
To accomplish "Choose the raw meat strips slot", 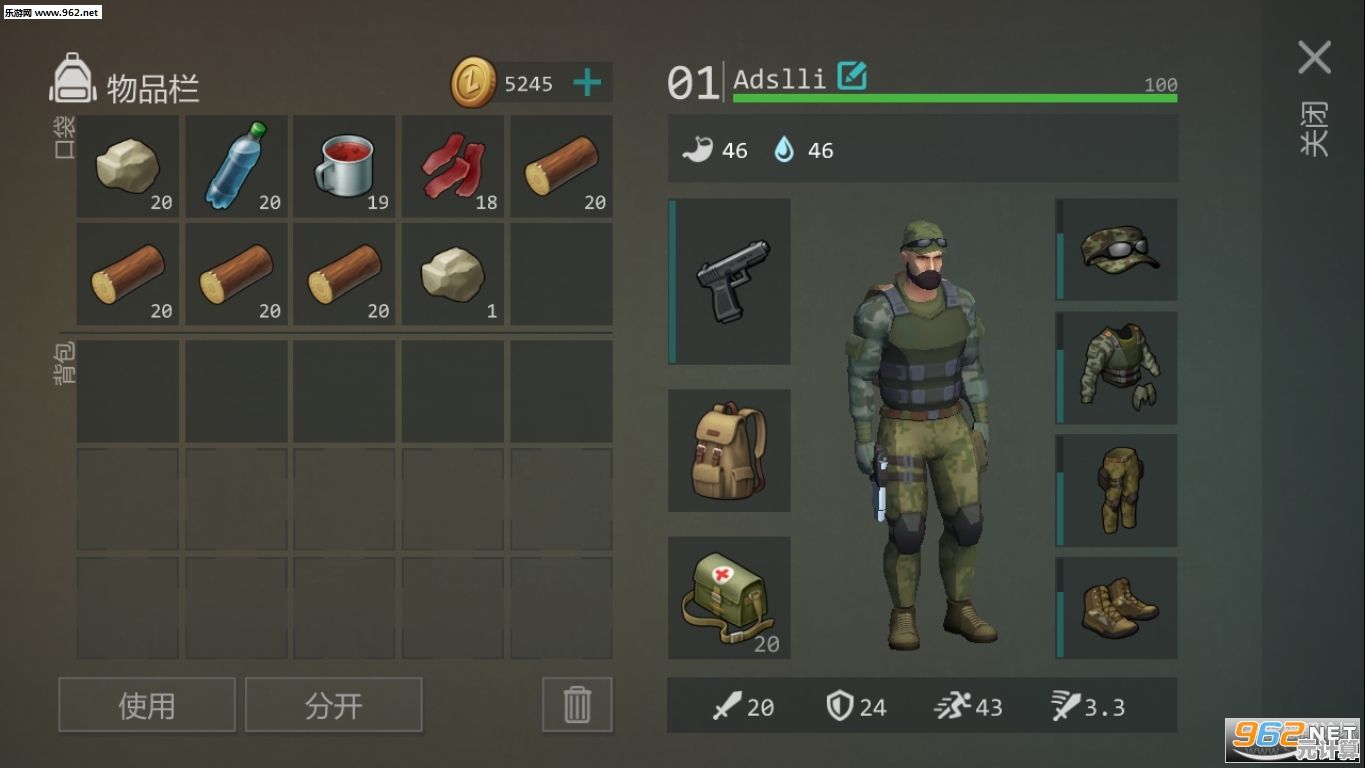I will coord(453,166).
